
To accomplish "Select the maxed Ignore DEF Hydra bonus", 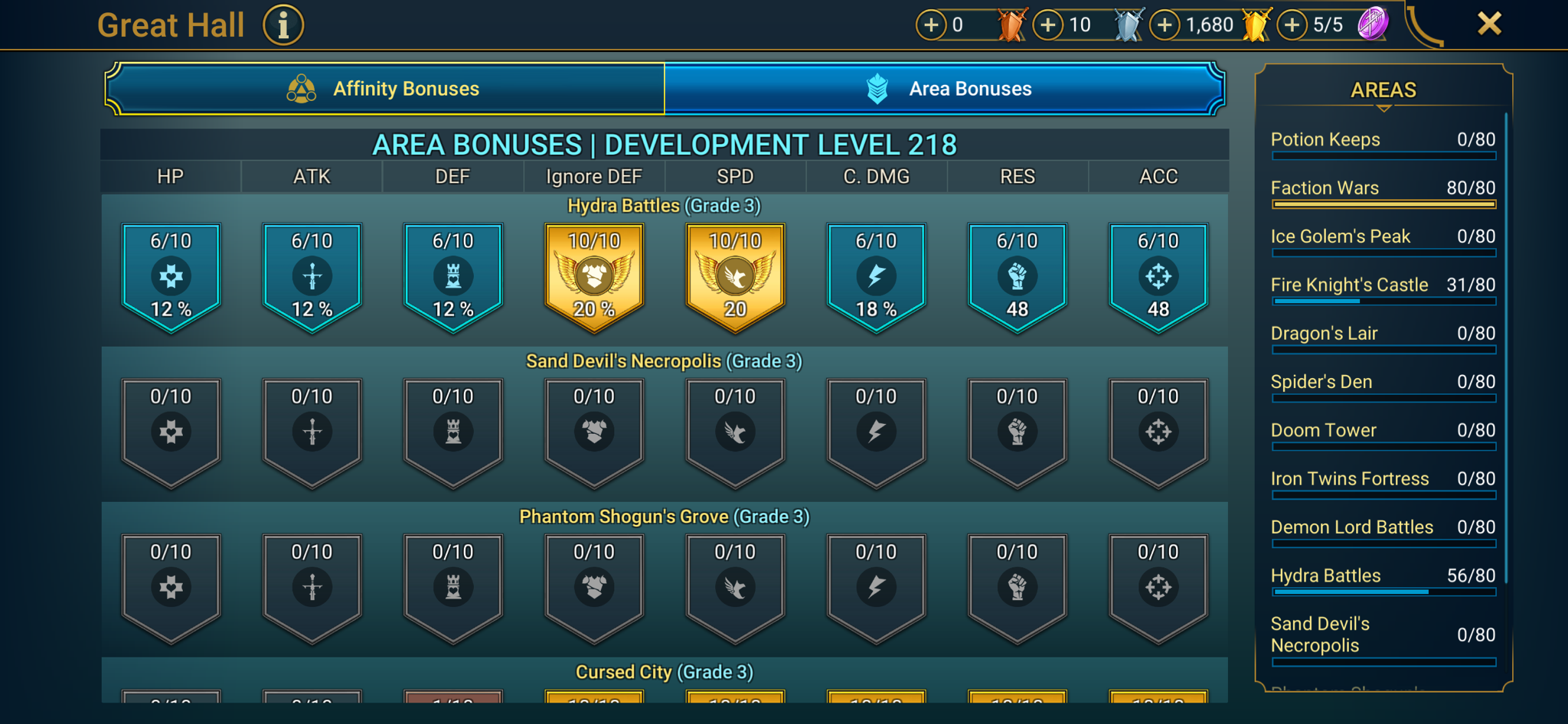I will pyautogui.click(x=593, y=276).
